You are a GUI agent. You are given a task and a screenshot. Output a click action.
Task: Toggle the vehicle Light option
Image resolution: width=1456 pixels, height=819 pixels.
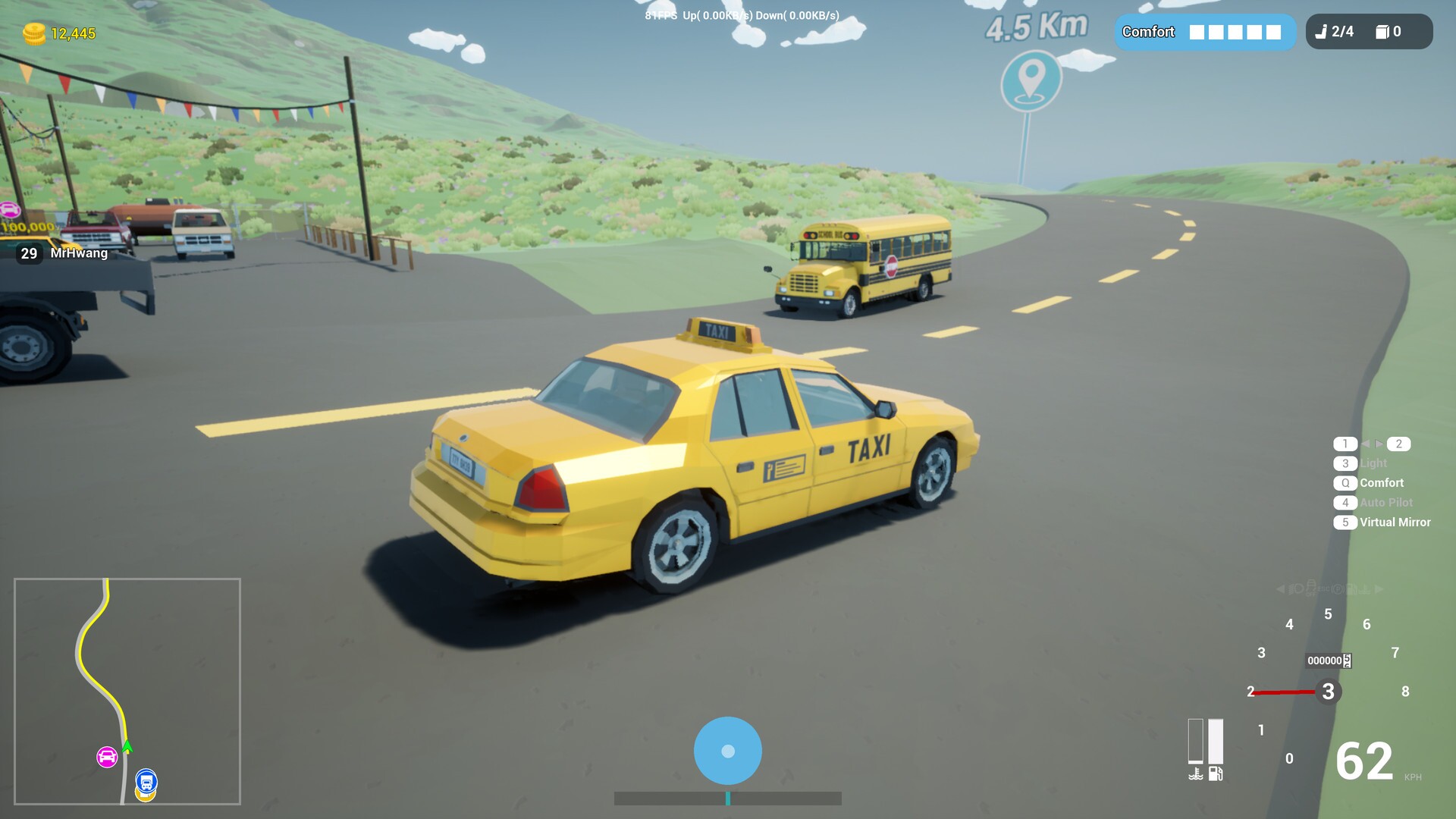[1373, 463]
